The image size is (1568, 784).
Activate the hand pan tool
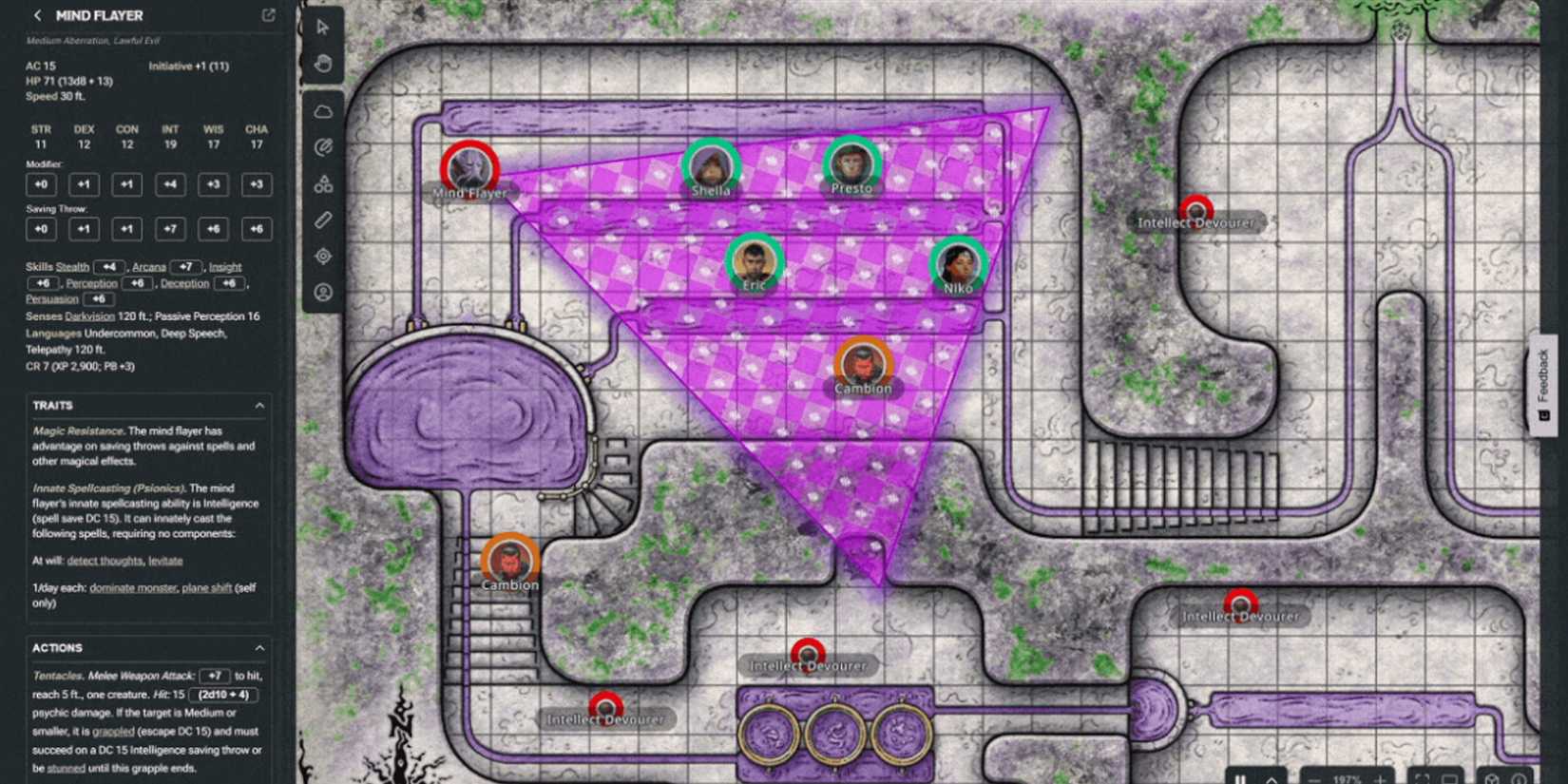pos(323,63)
